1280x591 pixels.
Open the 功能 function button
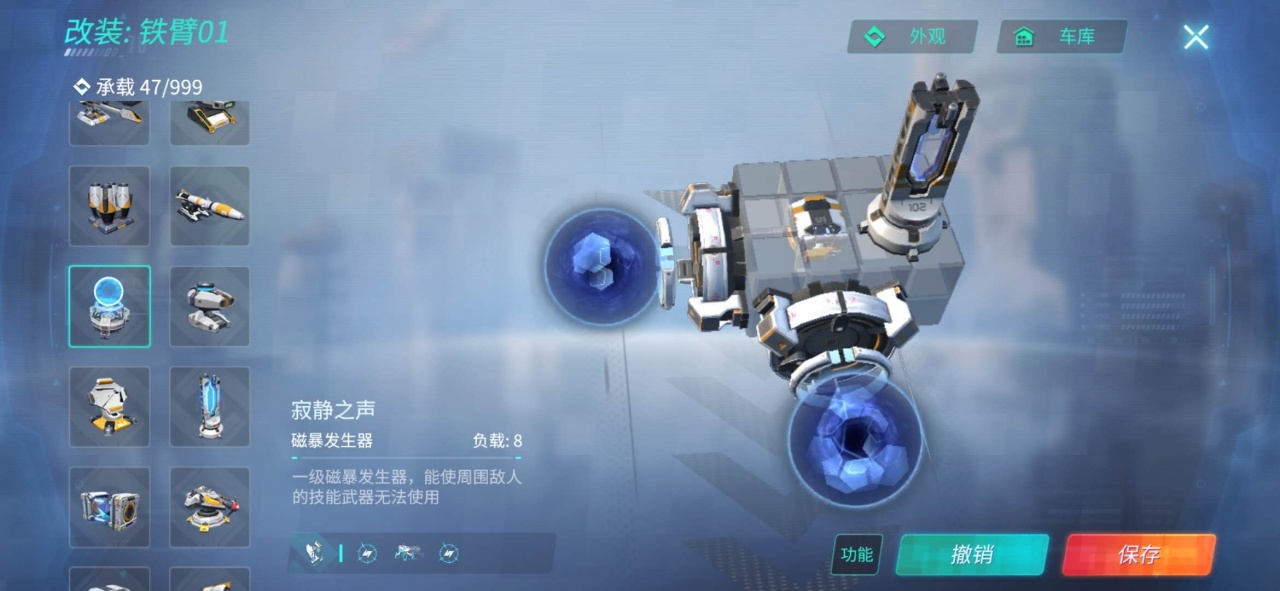[x=856, y=555]
